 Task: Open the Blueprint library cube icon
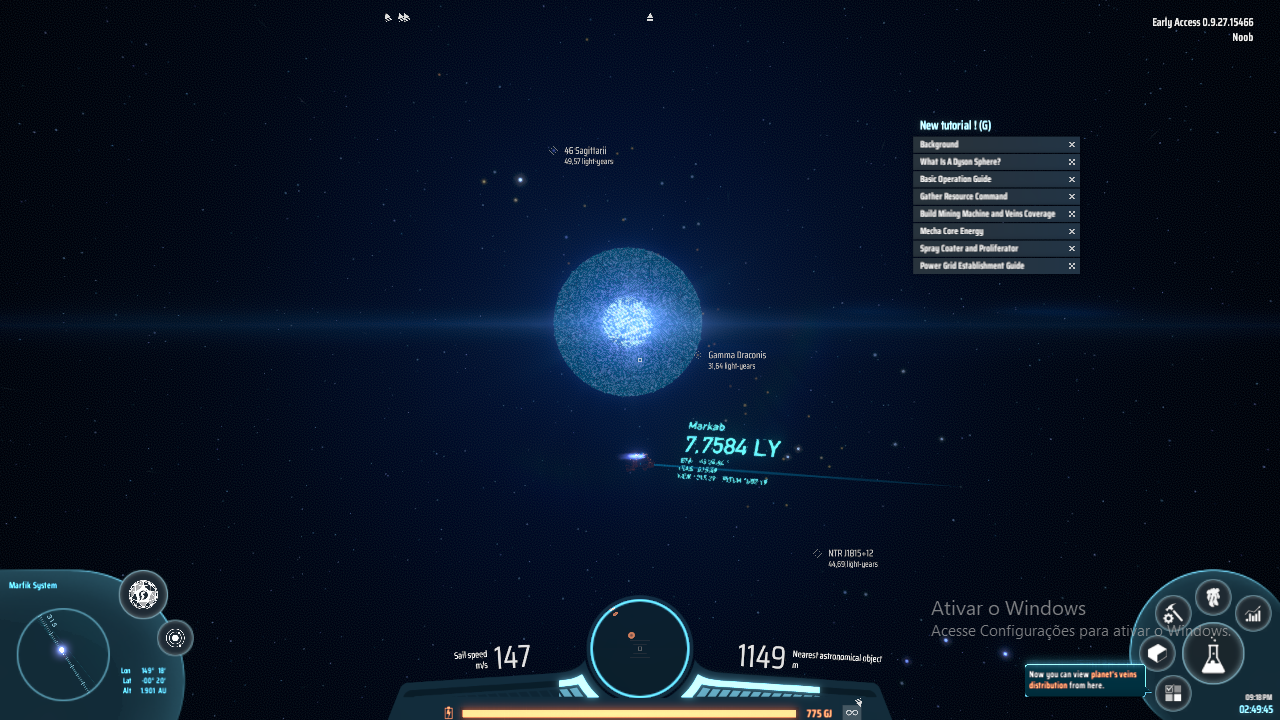1157,652
